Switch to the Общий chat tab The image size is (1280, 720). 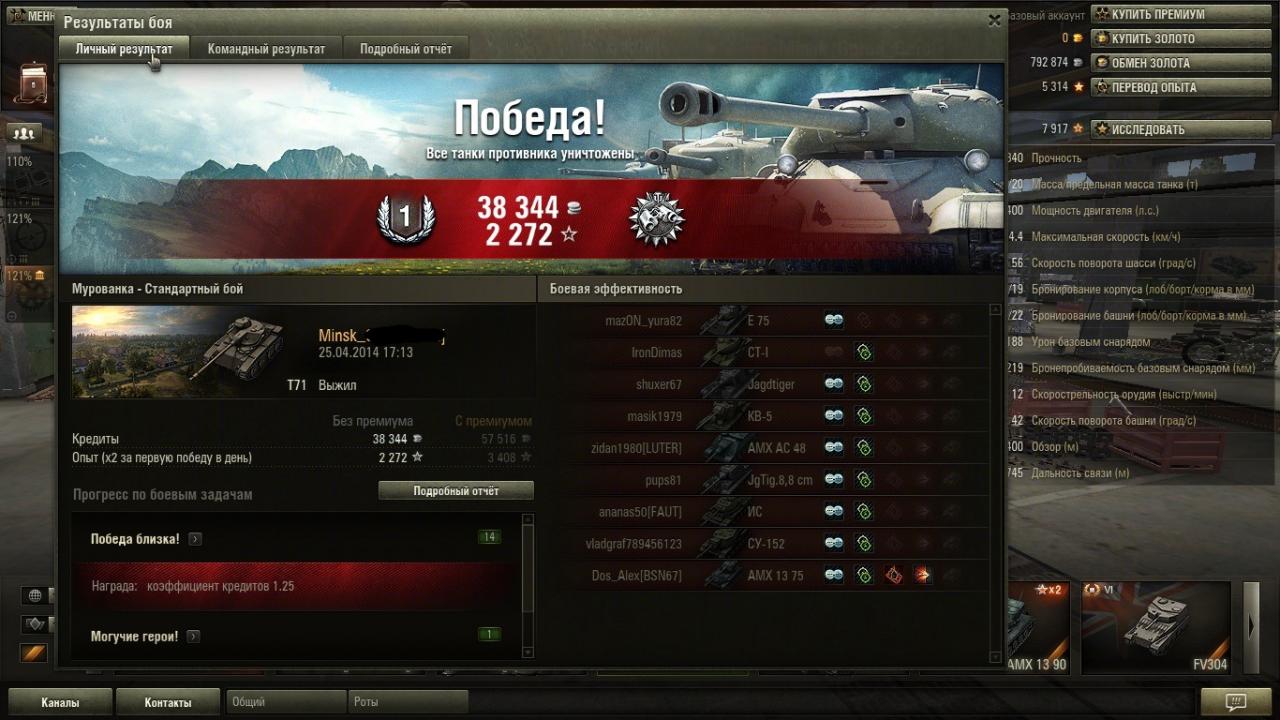(286, 702)
